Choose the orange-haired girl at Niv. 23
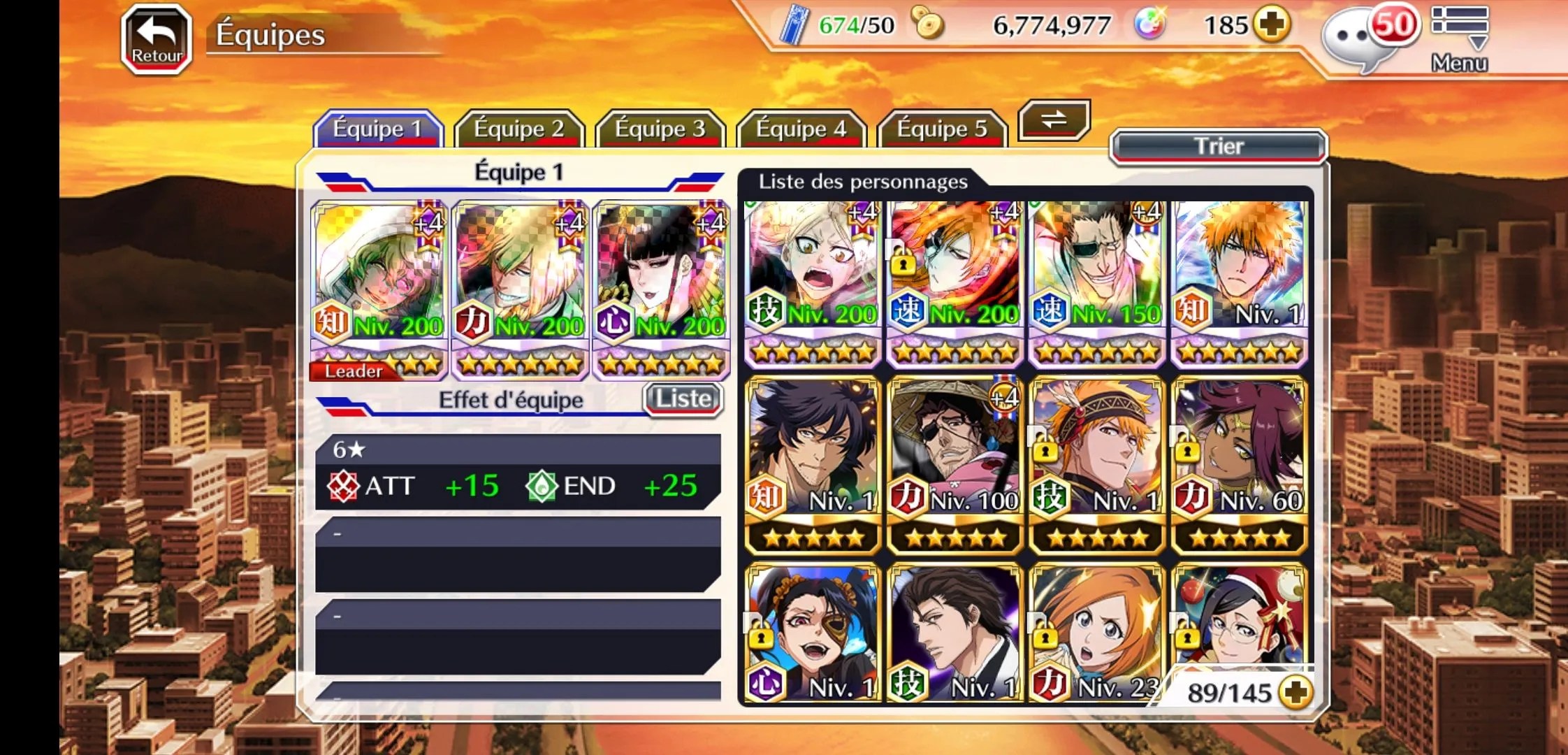This screenshot has height=755, width=1568. point(1096,633)
